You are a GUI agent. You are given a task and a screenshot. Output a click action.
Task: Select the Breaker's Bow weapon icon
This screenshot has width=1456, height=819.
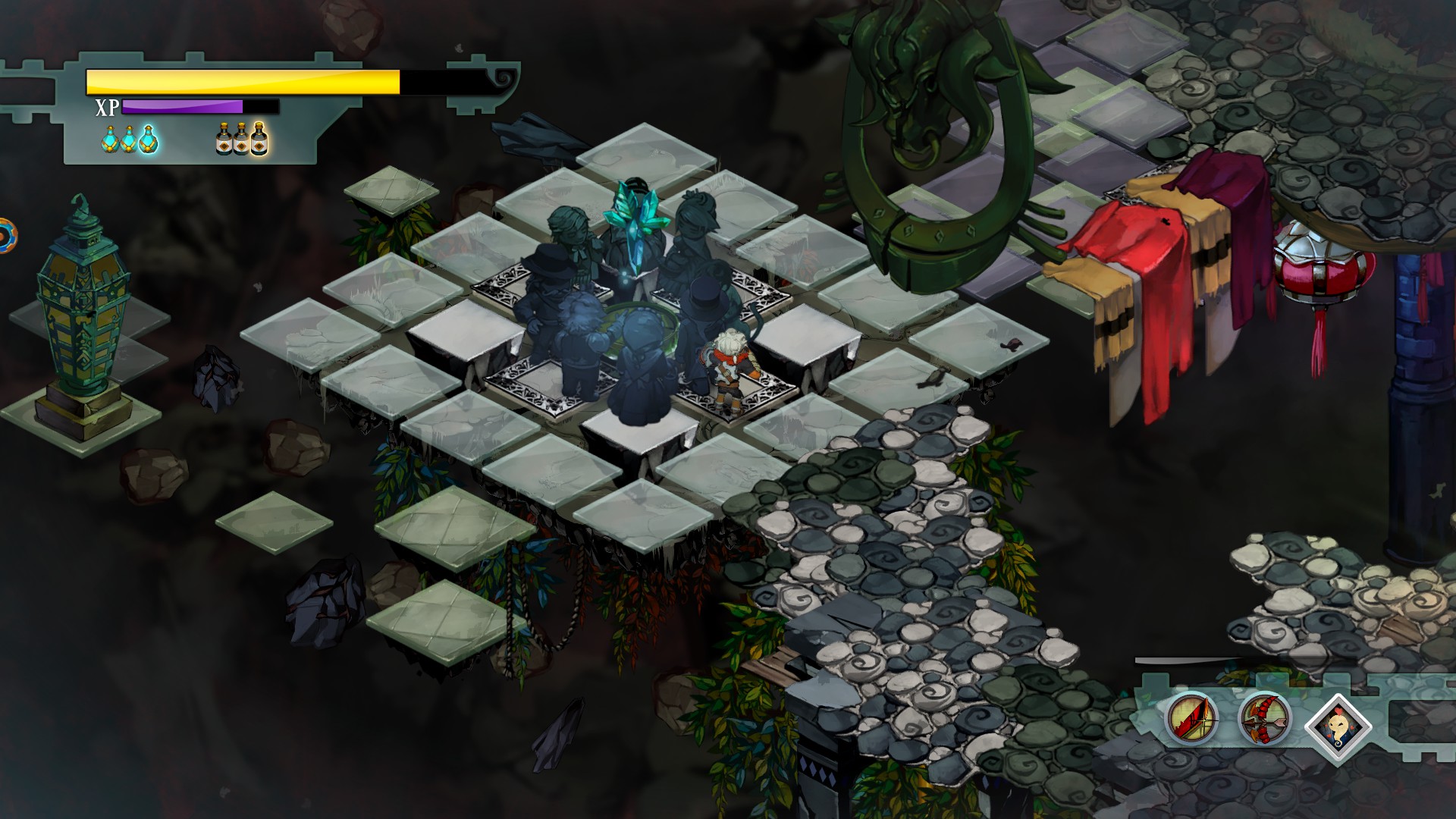pos(1264,718)
